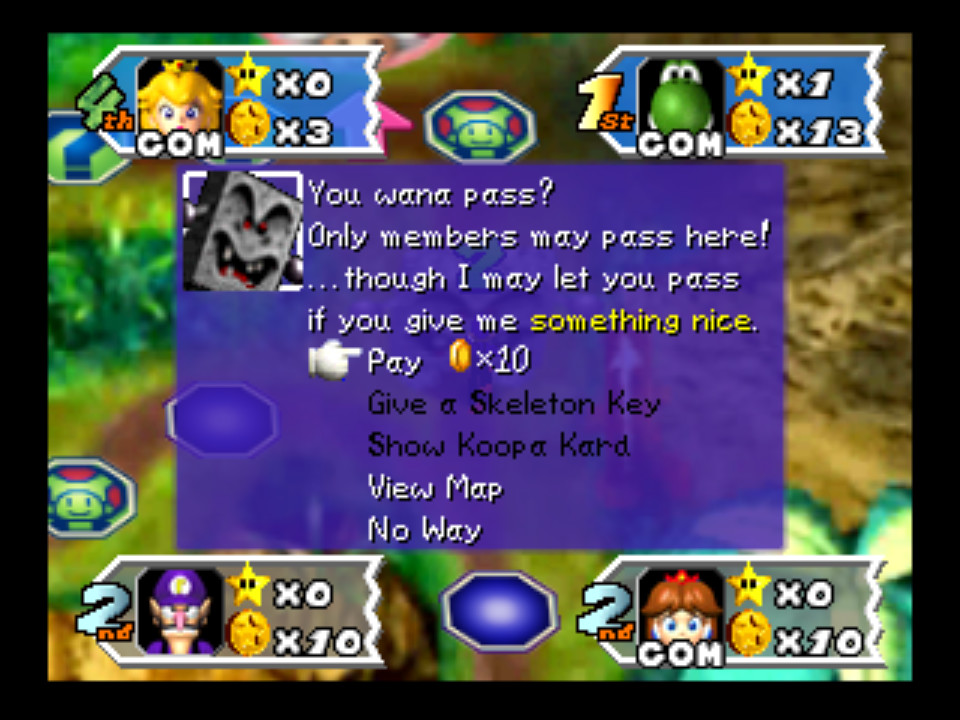
Task: Select Give a Skeleton Key
Action: tap(514, 404)
